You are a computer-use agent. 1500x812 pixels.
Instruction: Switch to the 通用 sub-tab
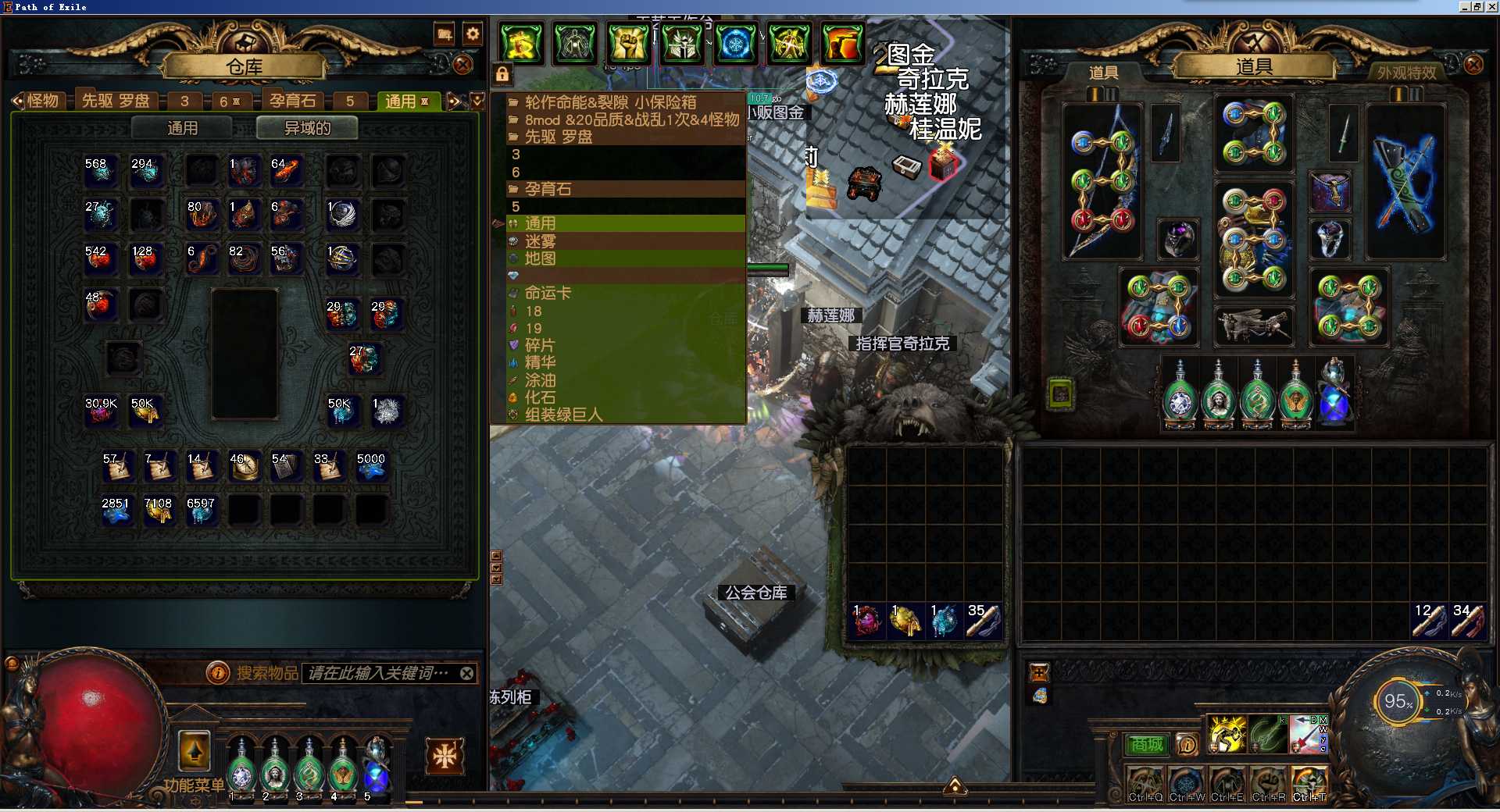[182, 128]
